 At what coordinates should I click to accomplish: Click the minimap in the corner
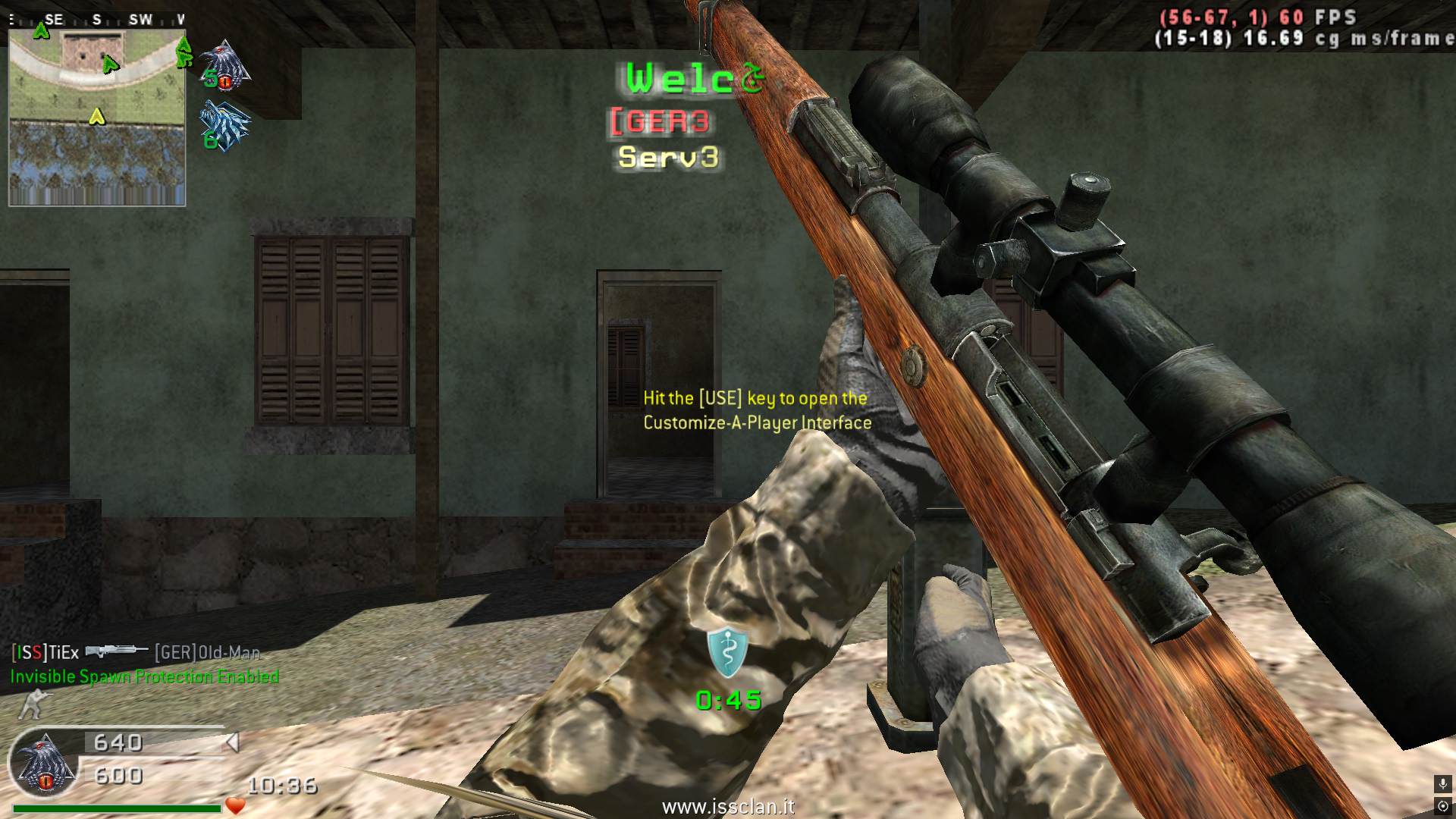point(97,118)
